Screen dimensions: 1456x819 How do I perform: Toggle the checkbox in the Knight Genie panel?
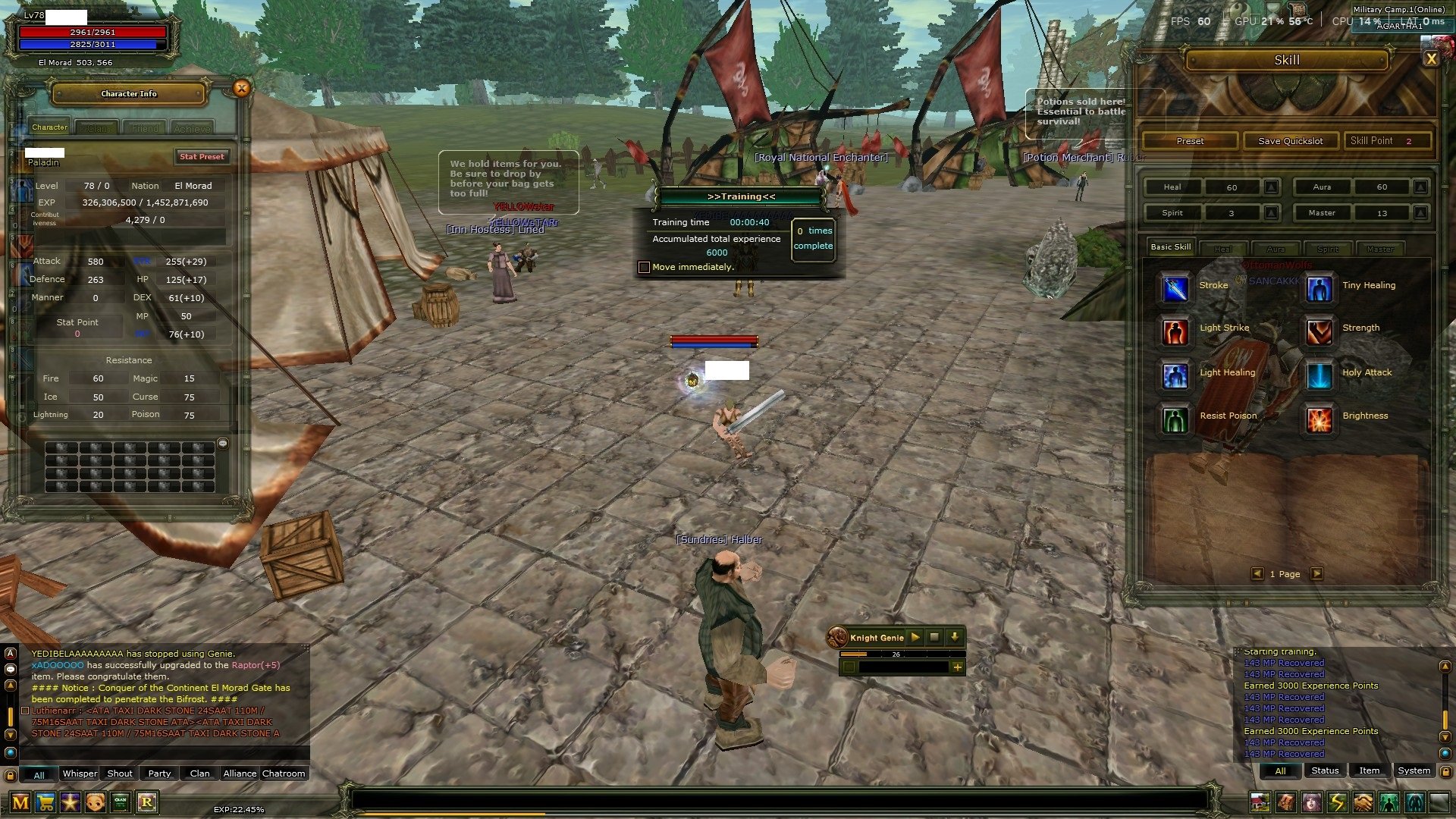coord(849,667)
